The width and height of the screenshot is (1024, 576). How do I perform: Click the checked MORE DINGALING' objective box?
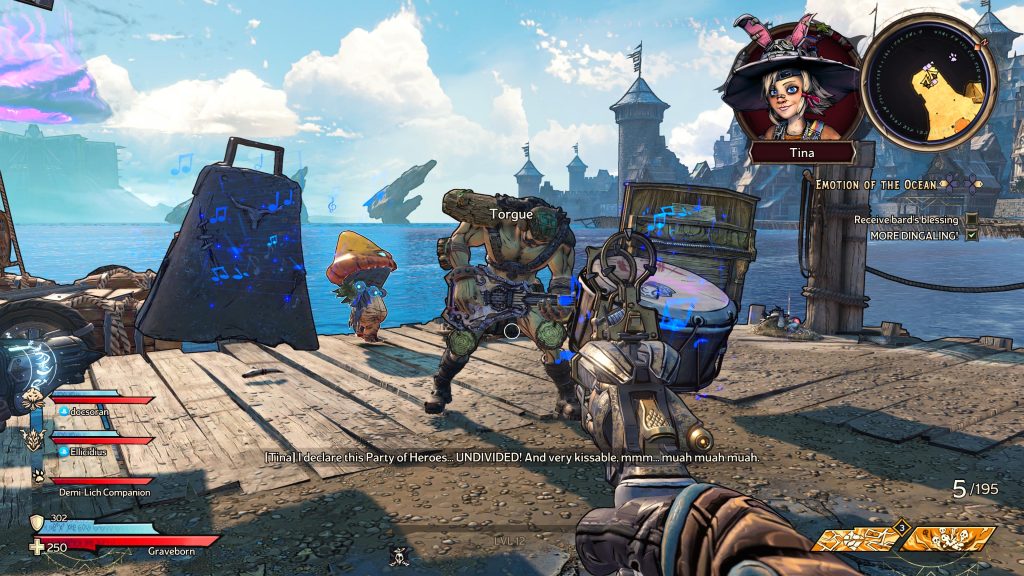pos(971,235)
